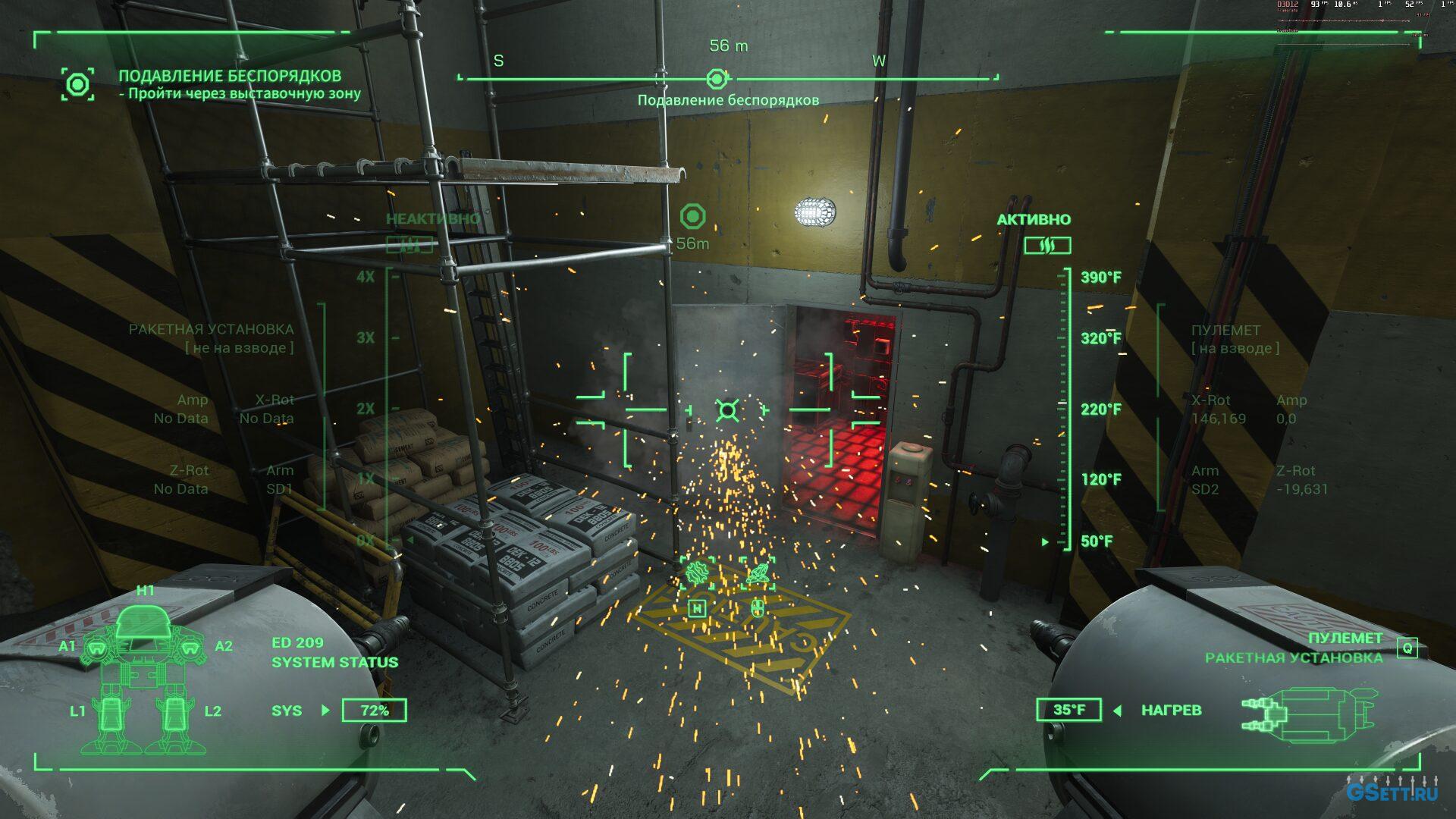Click the heat icon under АКТИВНО

tap(1047, 245)
